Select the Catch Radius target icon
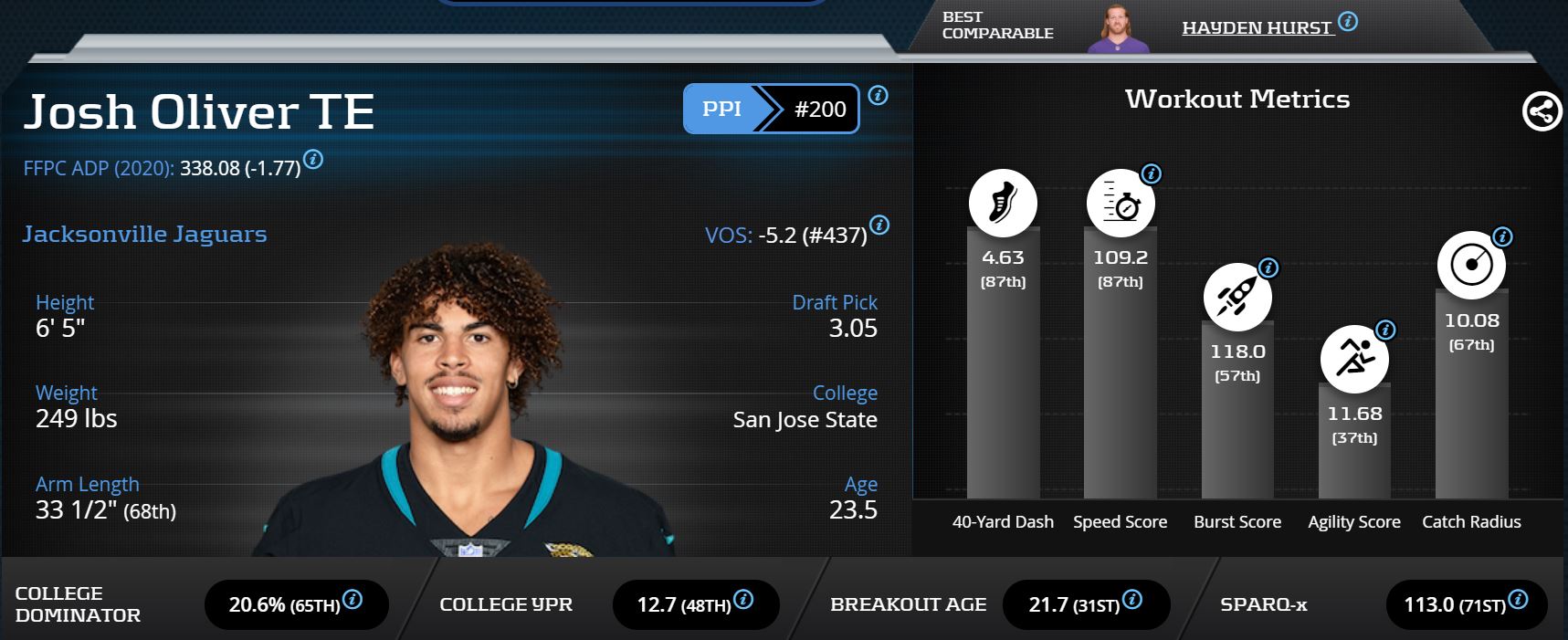This screenshot has height=640, width=1568. (1471, 266)
